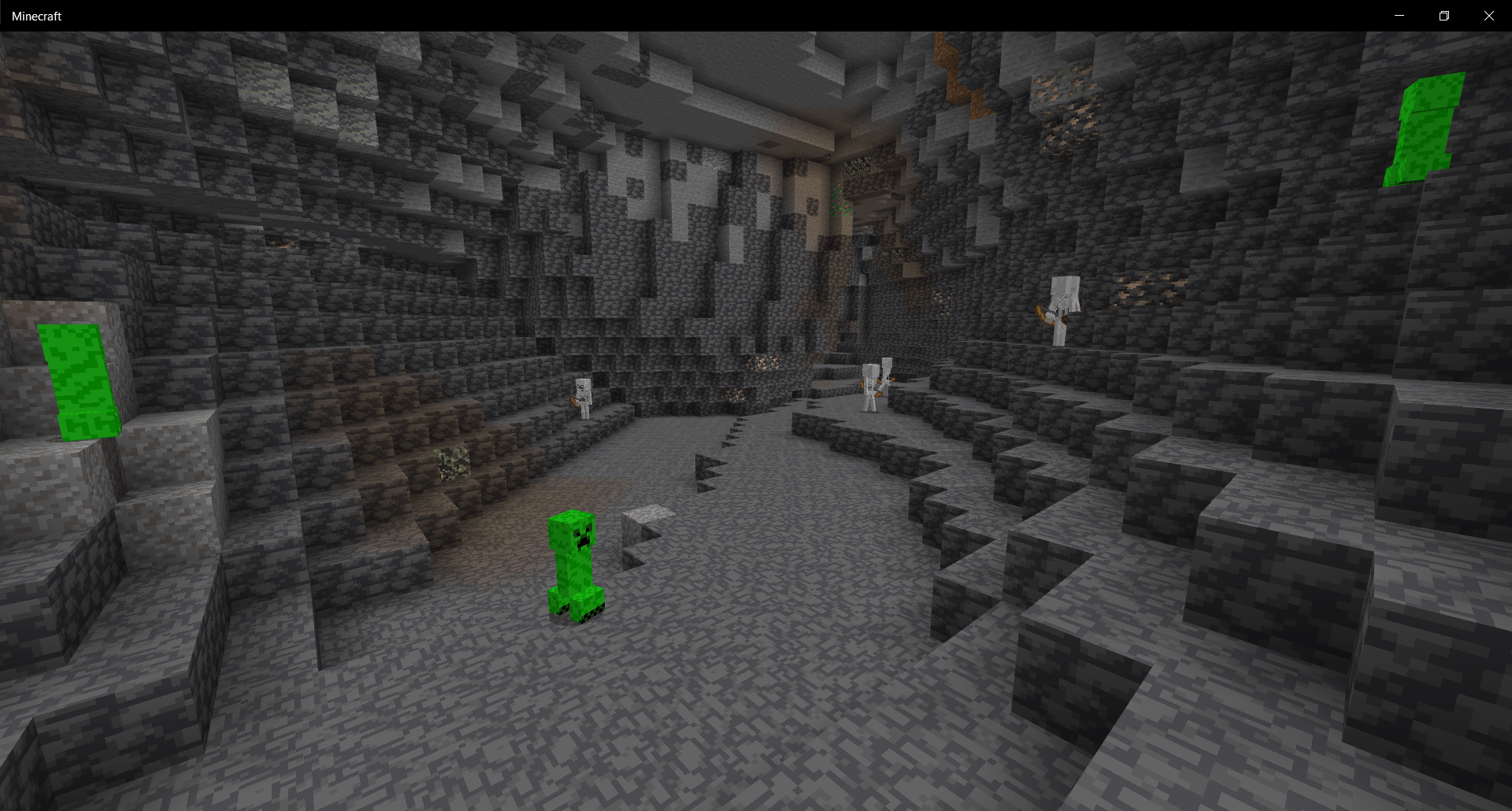
Task: Close the Minecraft window
Action: point(1488,15)
